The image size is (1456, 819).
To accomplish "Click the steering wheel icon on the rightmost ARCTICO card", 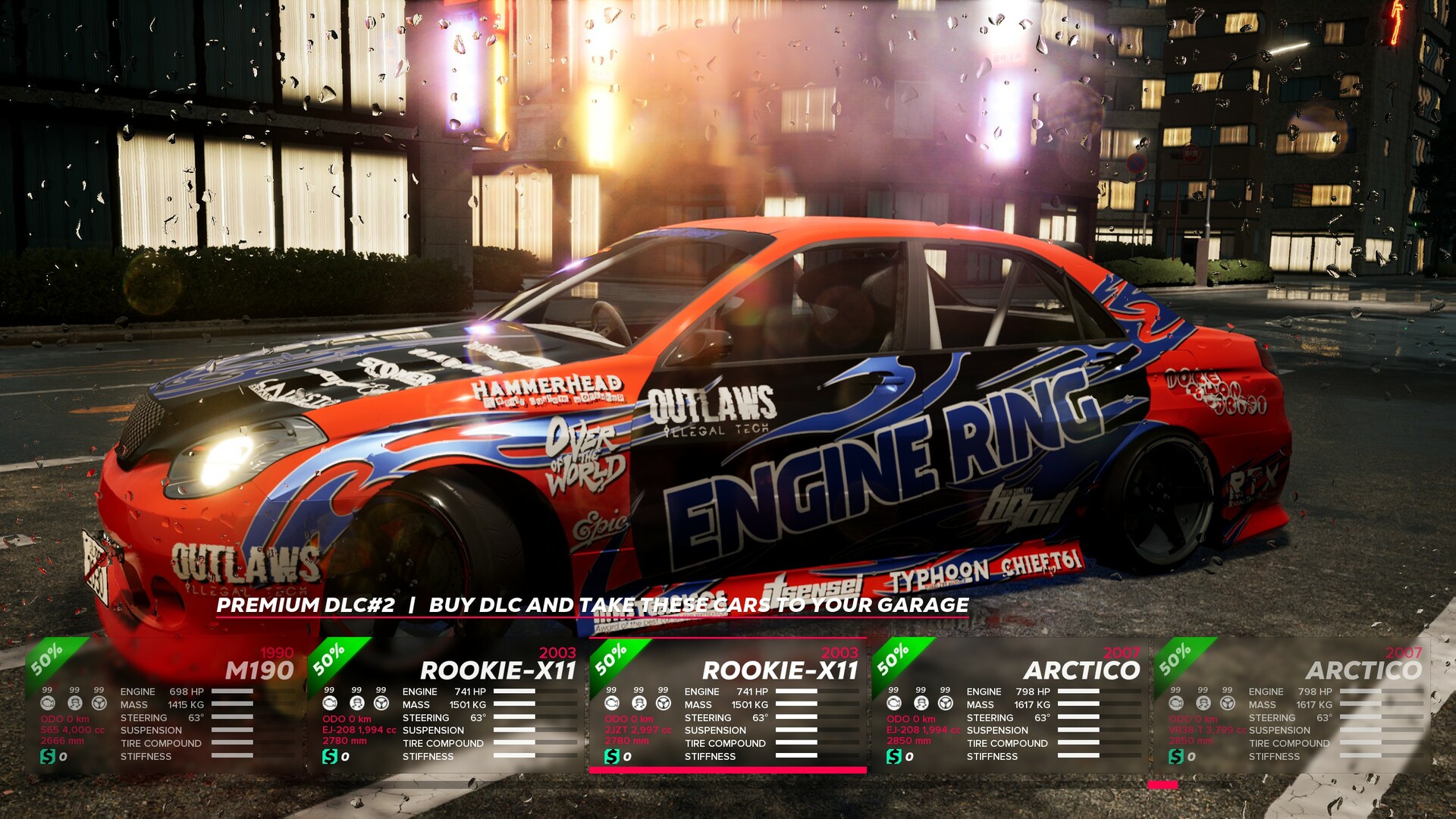I will (x=1226, y=704).
